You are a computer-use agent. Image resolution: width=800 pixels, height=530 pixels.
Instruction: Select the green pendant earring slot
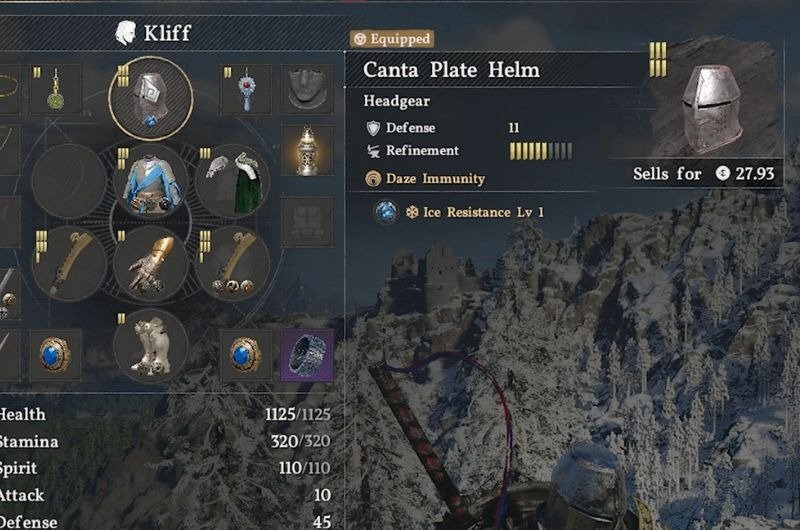pyautogui.click(x=56, y=90)
